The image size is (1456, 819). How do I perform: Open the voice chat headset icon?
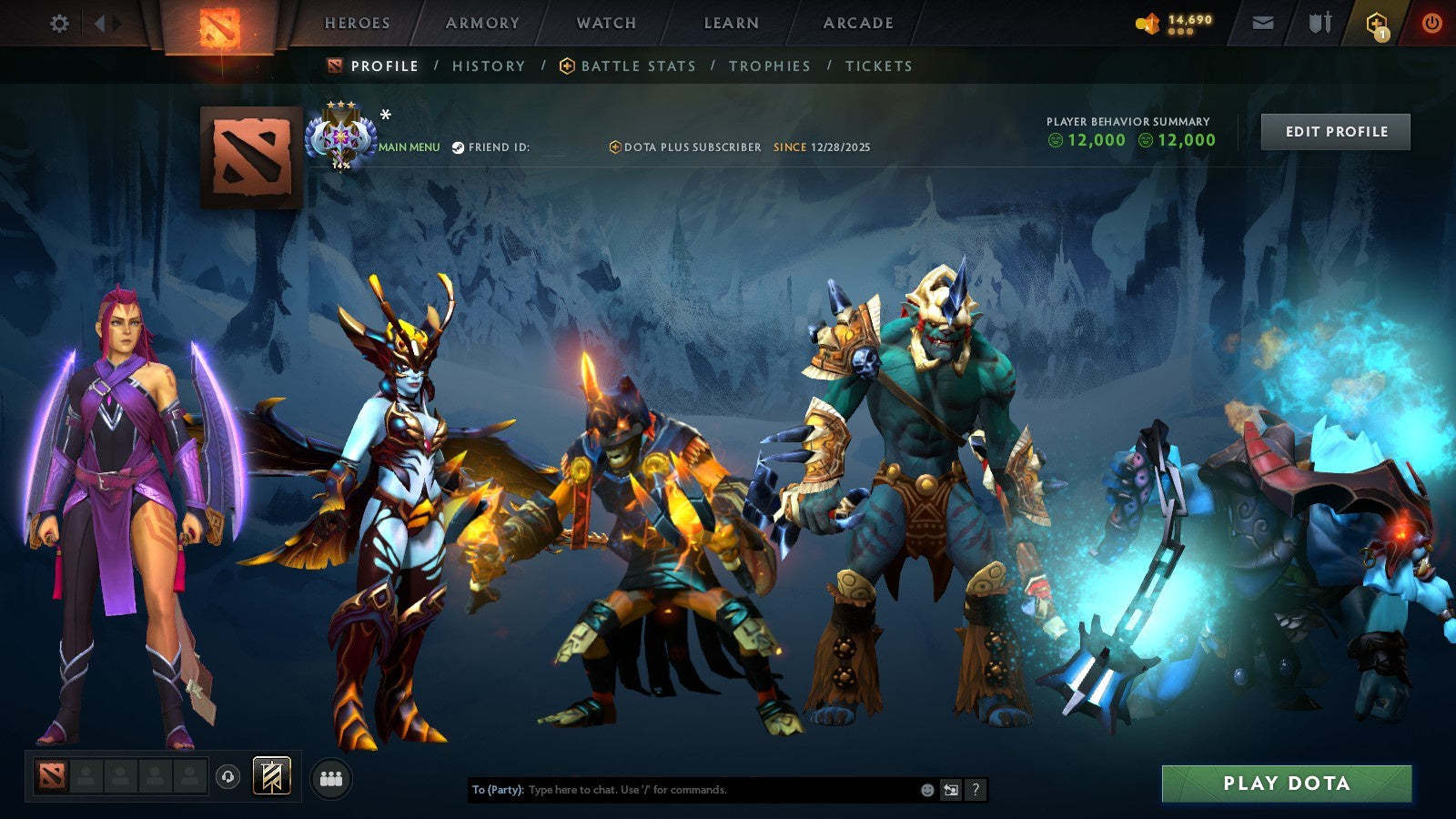tap(226, 774)
